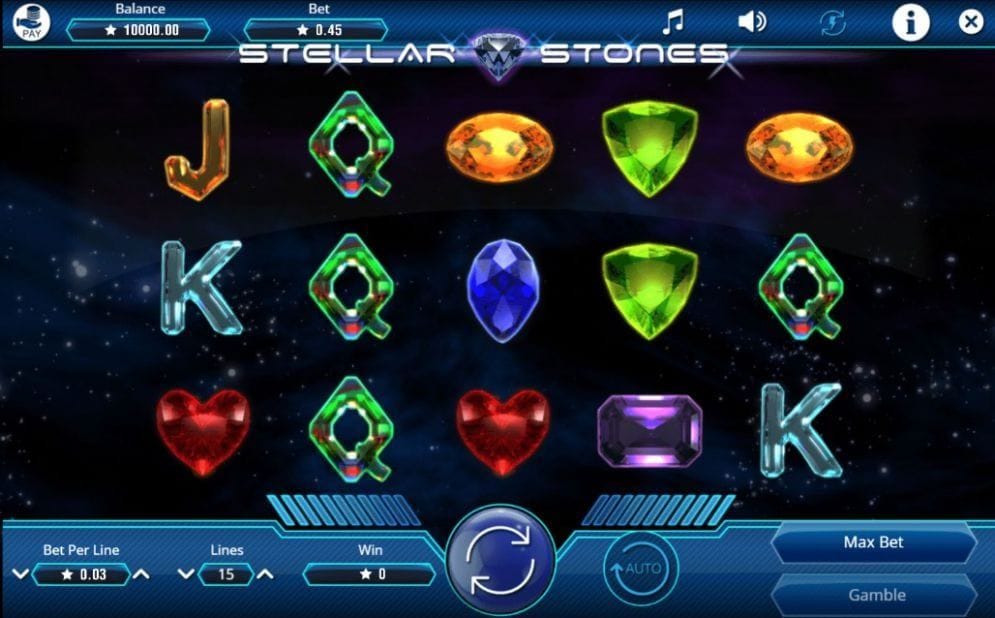Increase the Bet Per Line value
The image size is (995, 618).
(142, 575)
